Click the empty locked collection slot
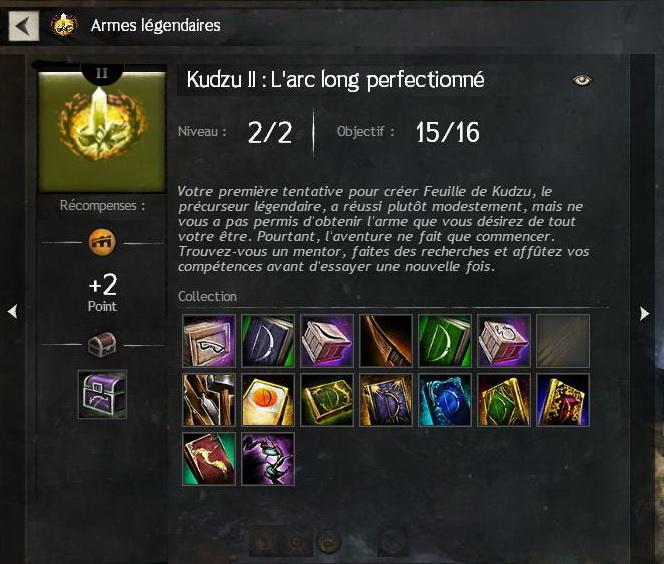This screenshot has width=664, height=564. [x=563, y=341]
